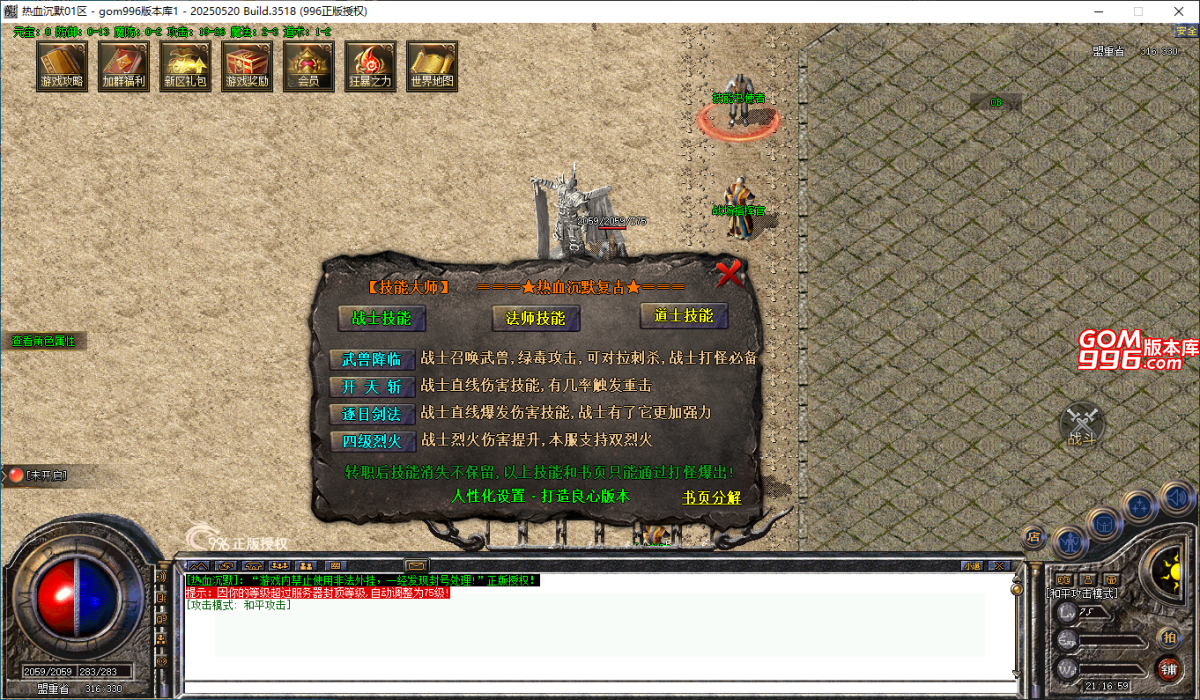Open the 书页分解 page decomposition link
Viewport: 1200px width, 700px height.
tap(711, 497)
